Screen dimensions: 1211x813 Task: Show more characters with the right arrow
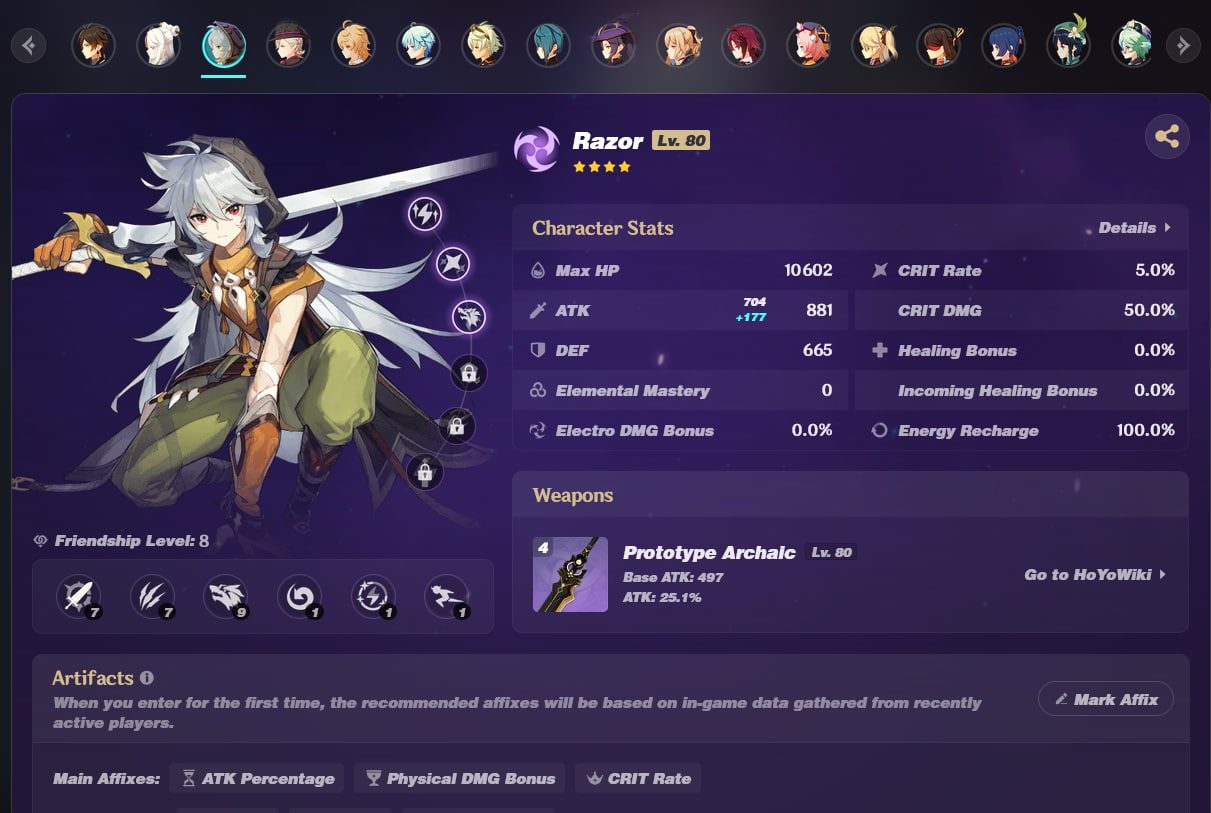tap(1183, 45)
